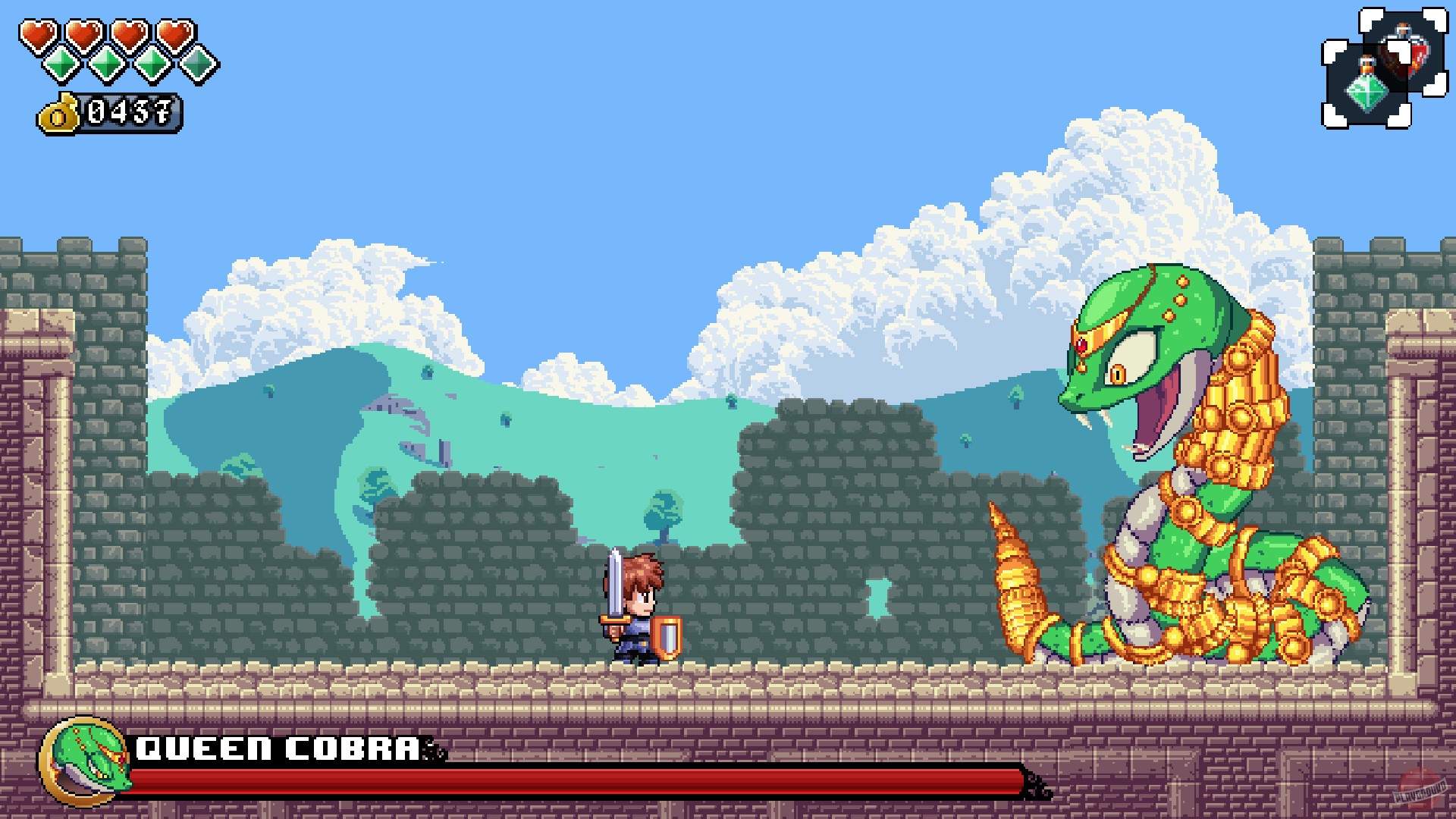Click the depleted gray gem icon
The image size is (1456, 819).
197,64
